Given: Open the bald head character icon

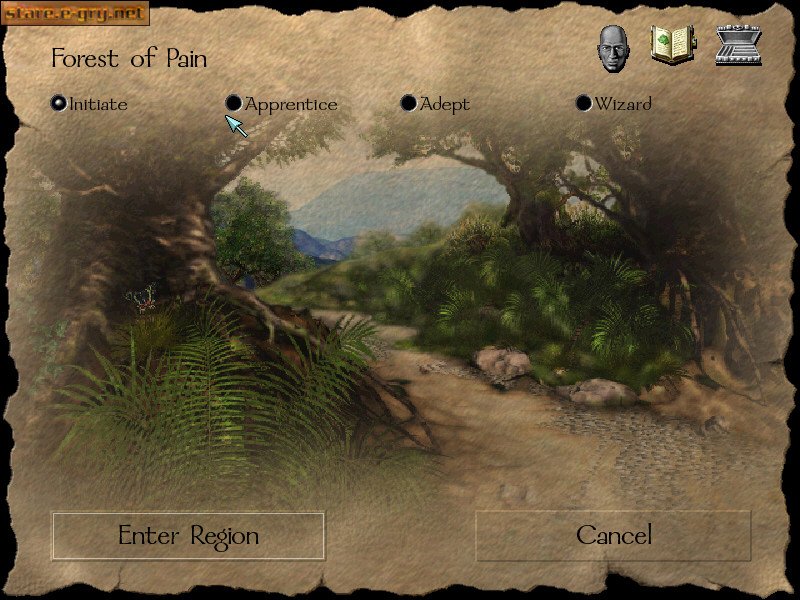Looking at the screenshot, I should [613, 47].
